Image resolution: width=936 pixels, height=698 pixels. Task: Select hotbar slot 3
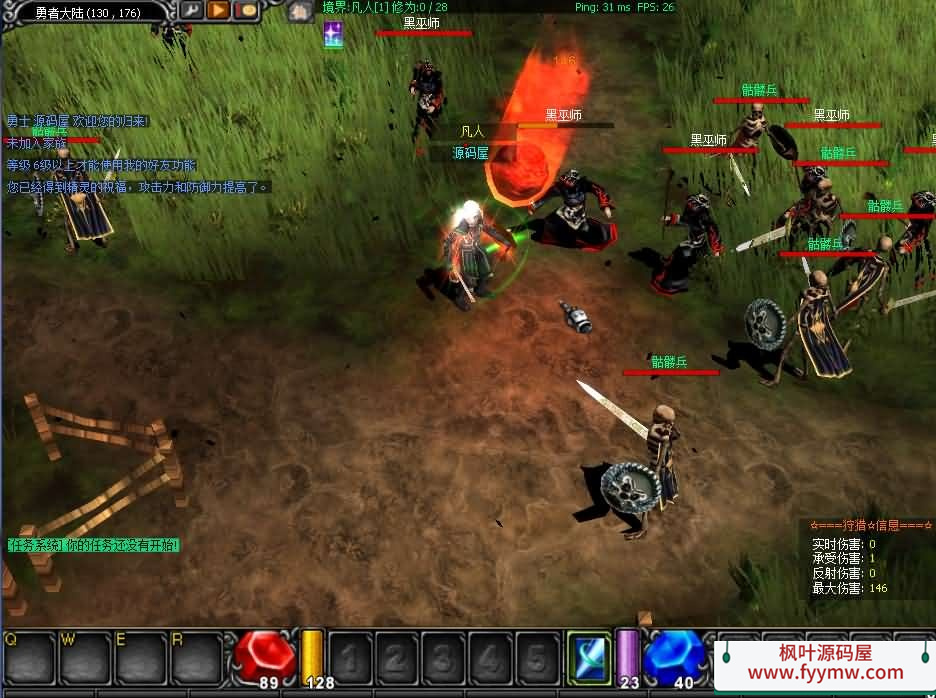point(443,657)
